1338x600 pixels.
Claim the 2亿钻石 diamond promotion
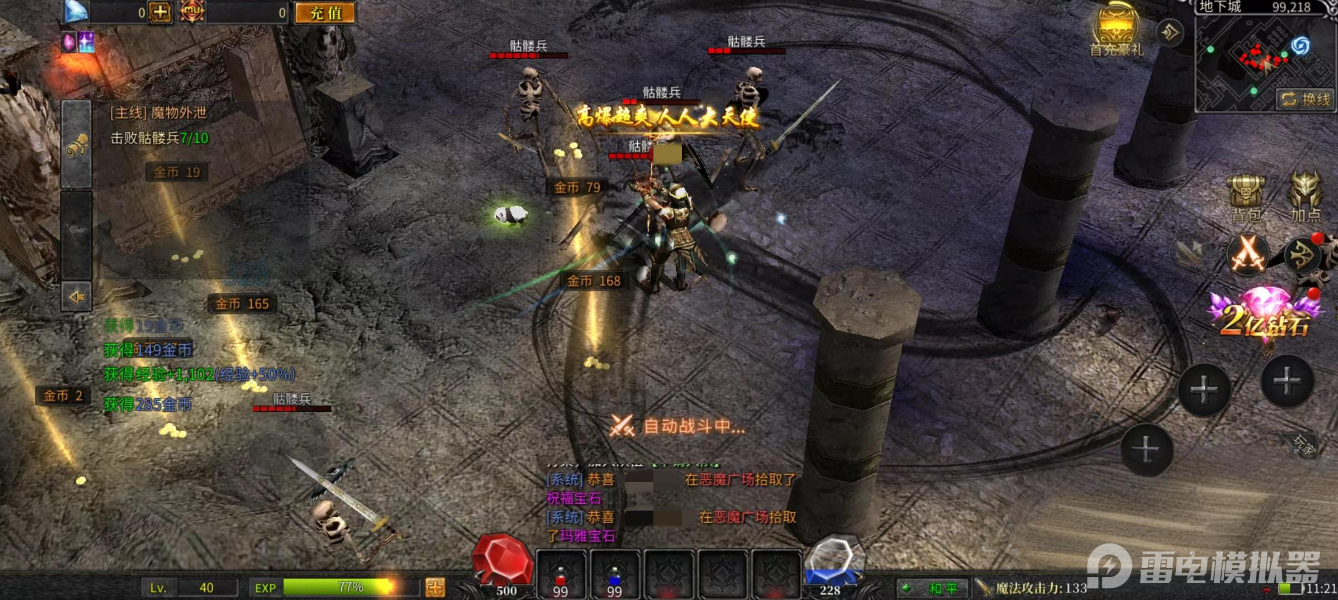tap(1260, 310)
